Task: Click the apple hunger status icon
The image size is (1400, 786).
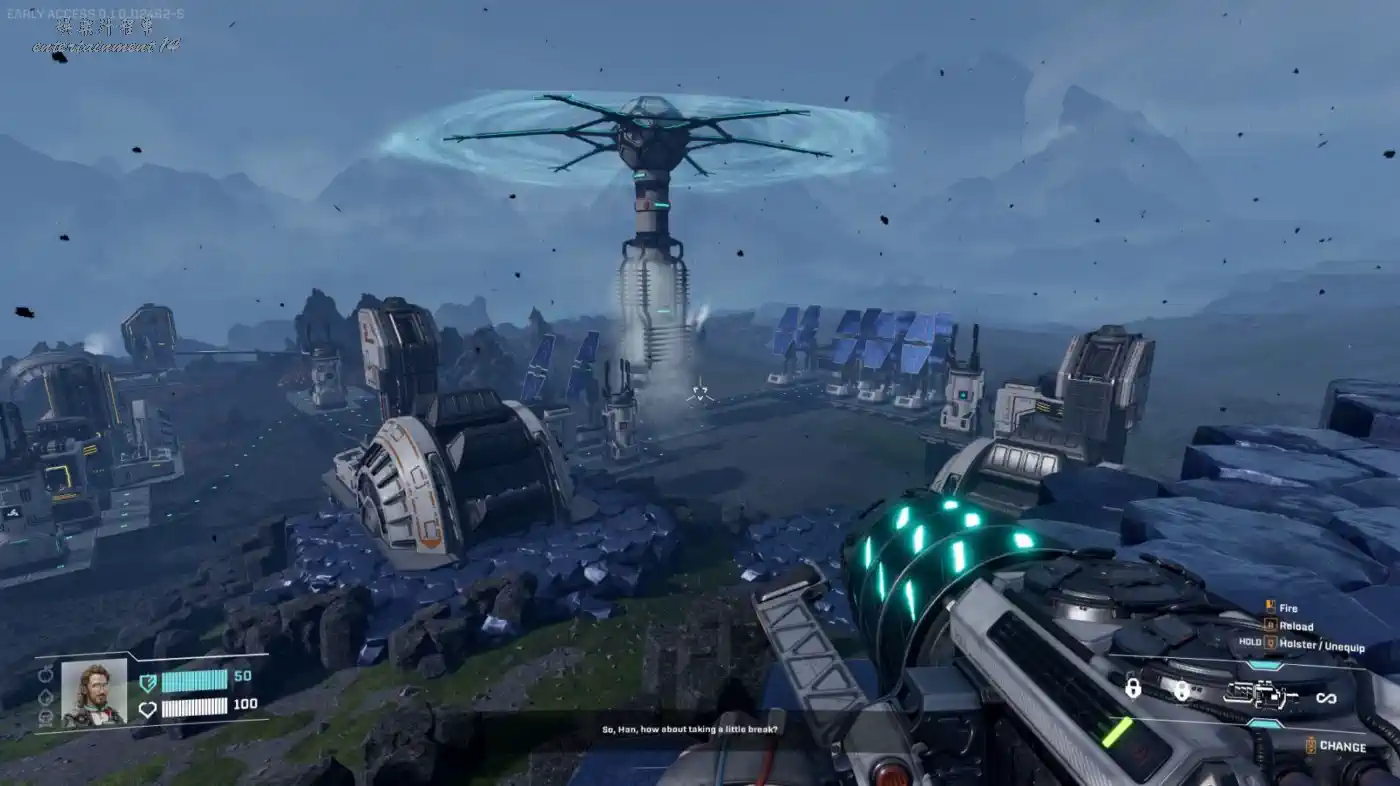Action: pyautogui.click(x=45, y=673)
